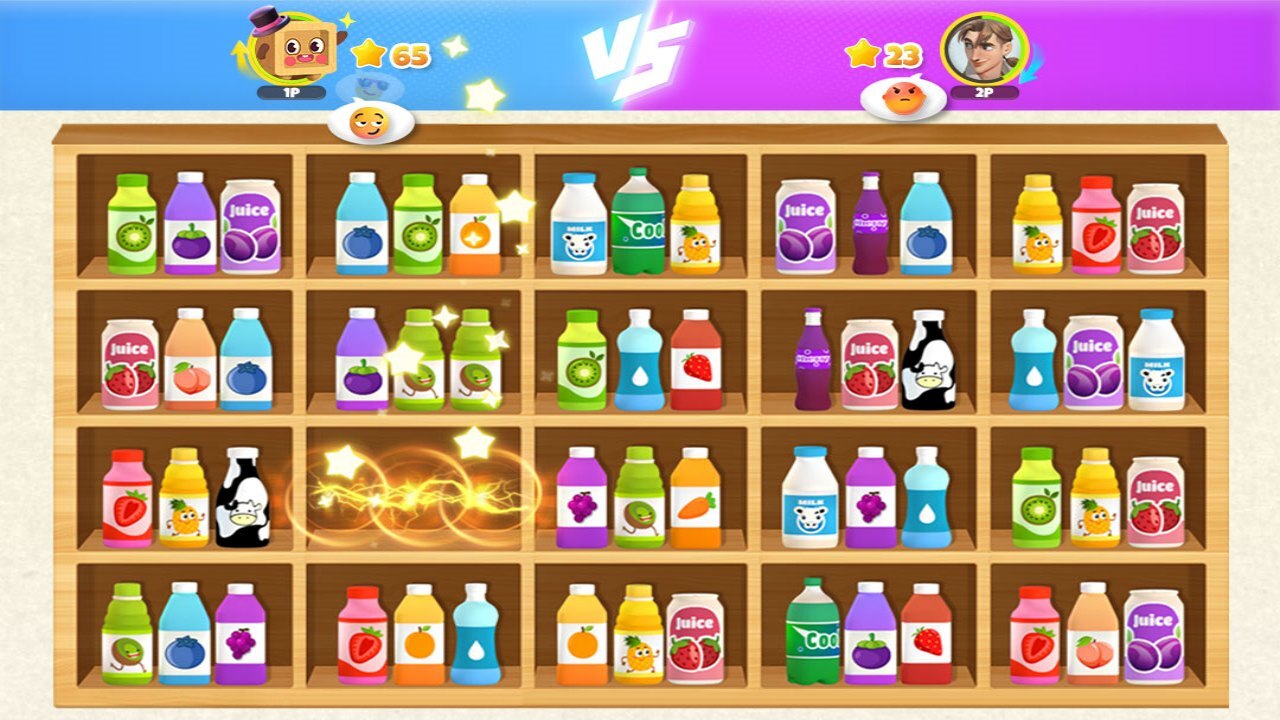Select the peach bottle beside the blueberry bottle

coord(190,358)
